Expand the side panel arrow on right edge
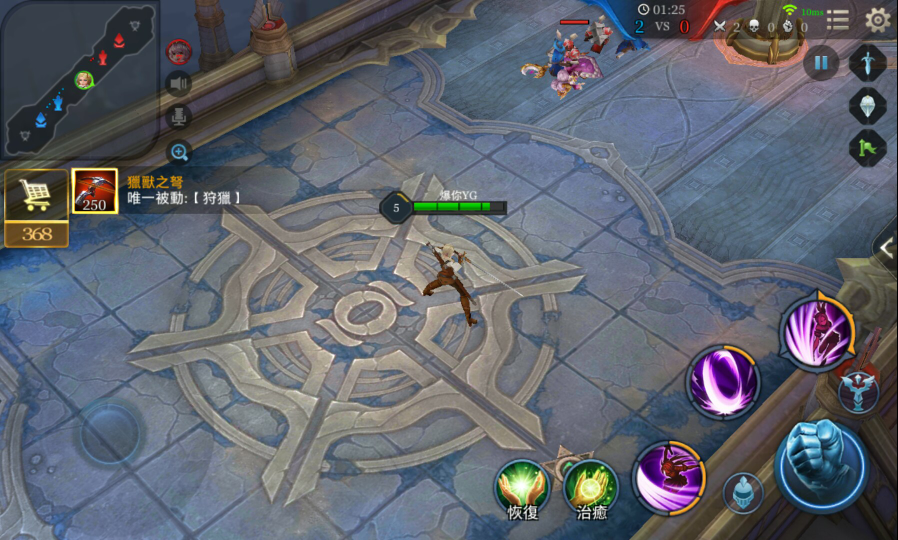The image size is (898, 540). coord(886,250)
